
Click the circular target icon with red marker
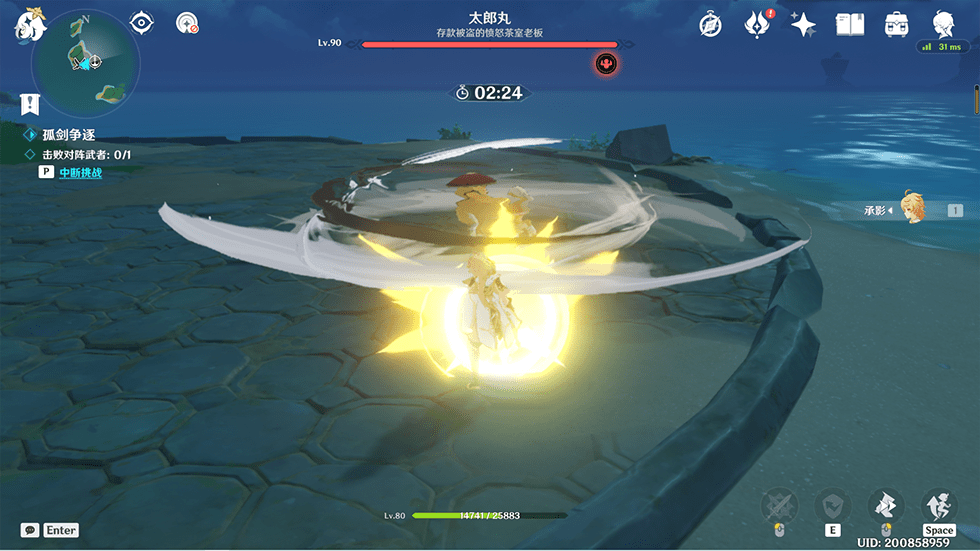186,23
